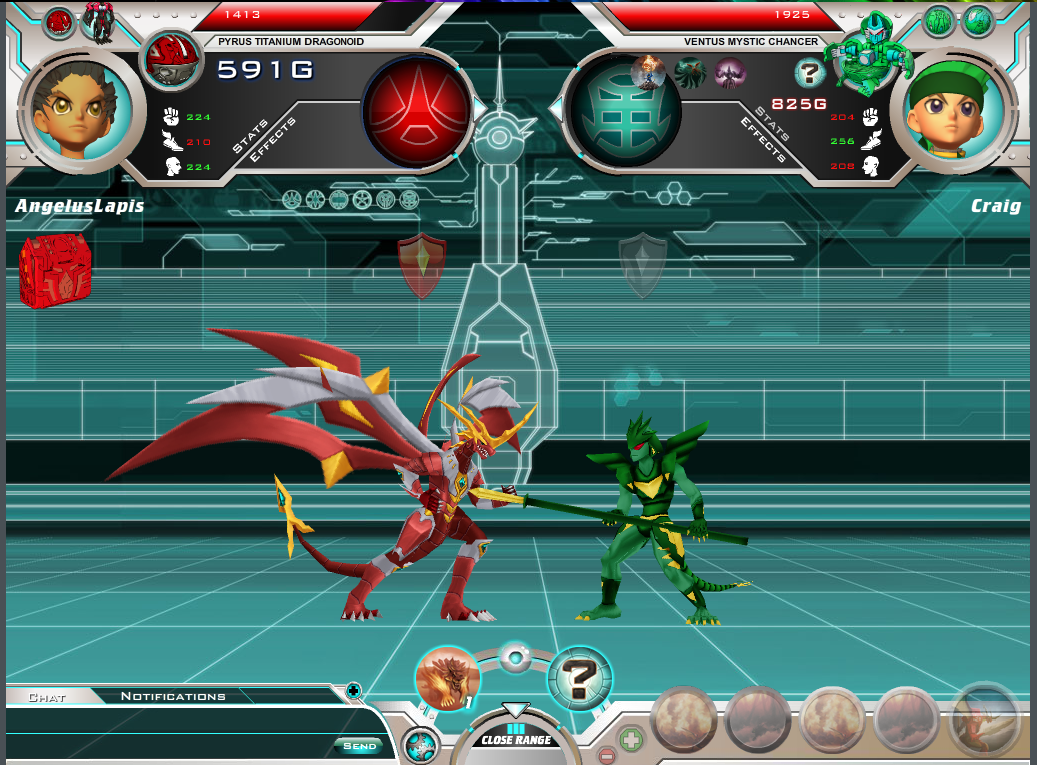The width and height of the screenshot is (1037, 765).
Task: Click the green plus button
Action: click(631, 740)
